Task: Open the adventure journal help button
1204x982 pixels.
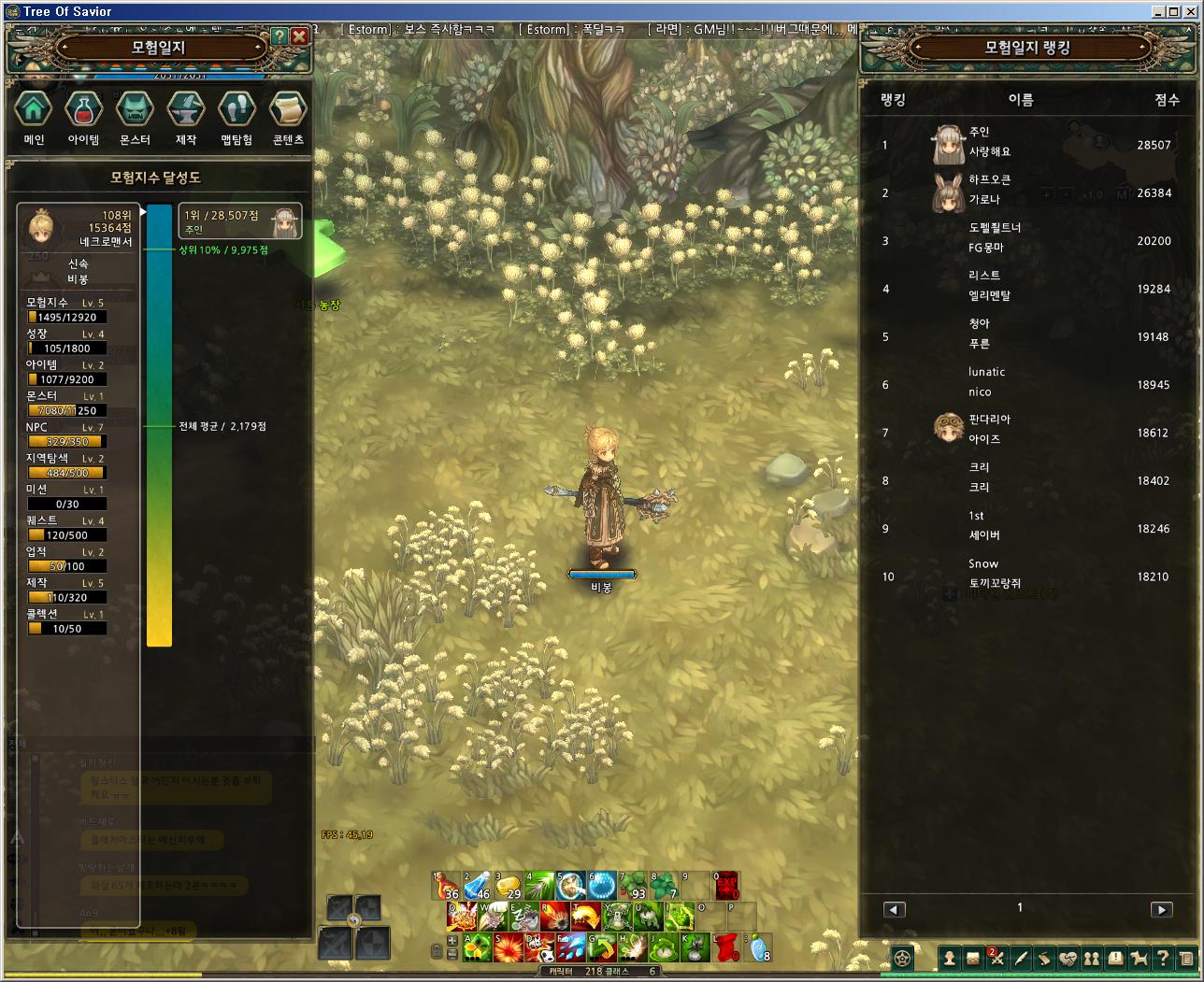Action: click(x=279, y=36)
